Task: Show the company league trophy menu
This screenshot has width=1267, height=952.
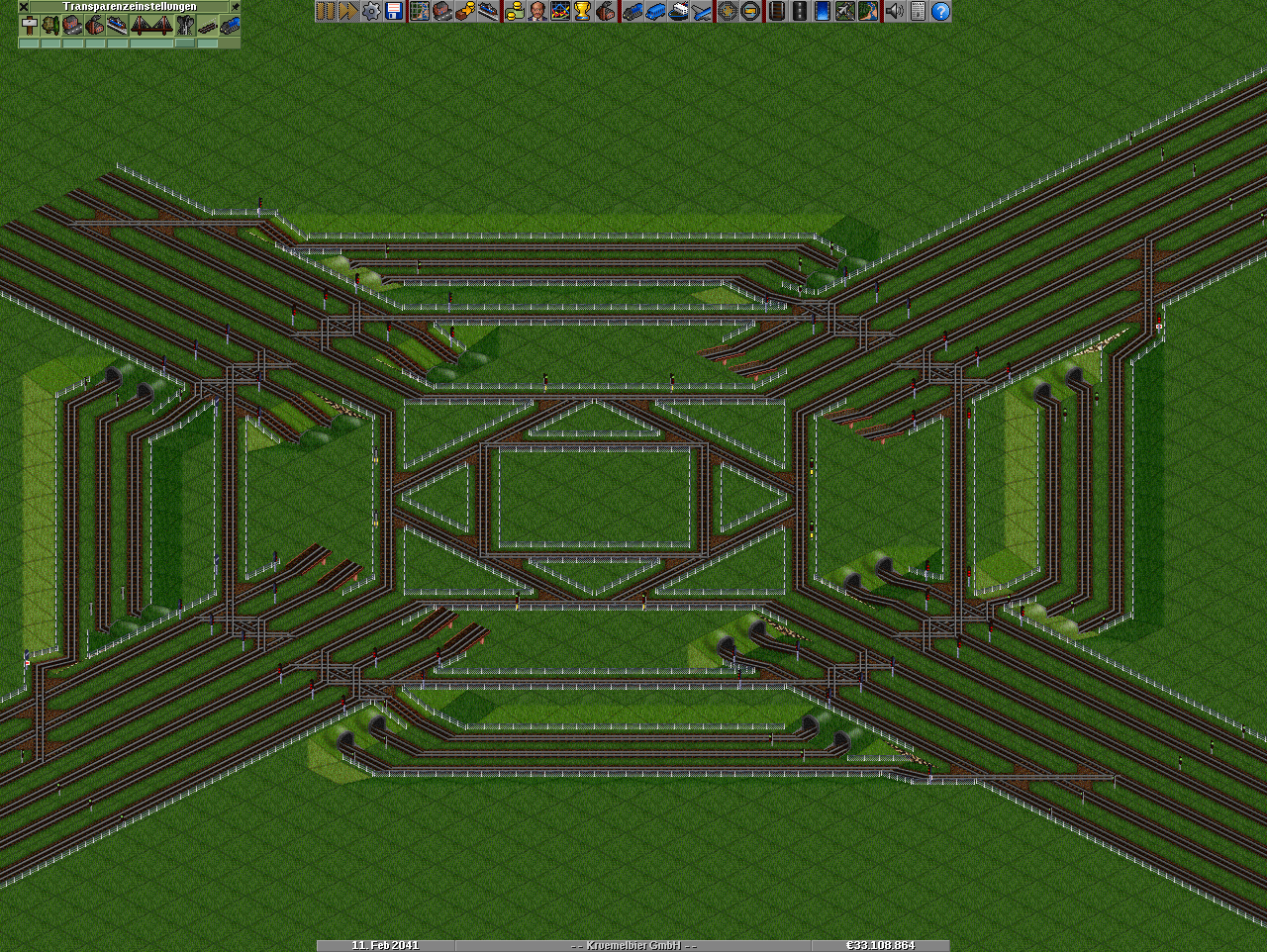Action: pyautogui.click(x=583, y=11)
